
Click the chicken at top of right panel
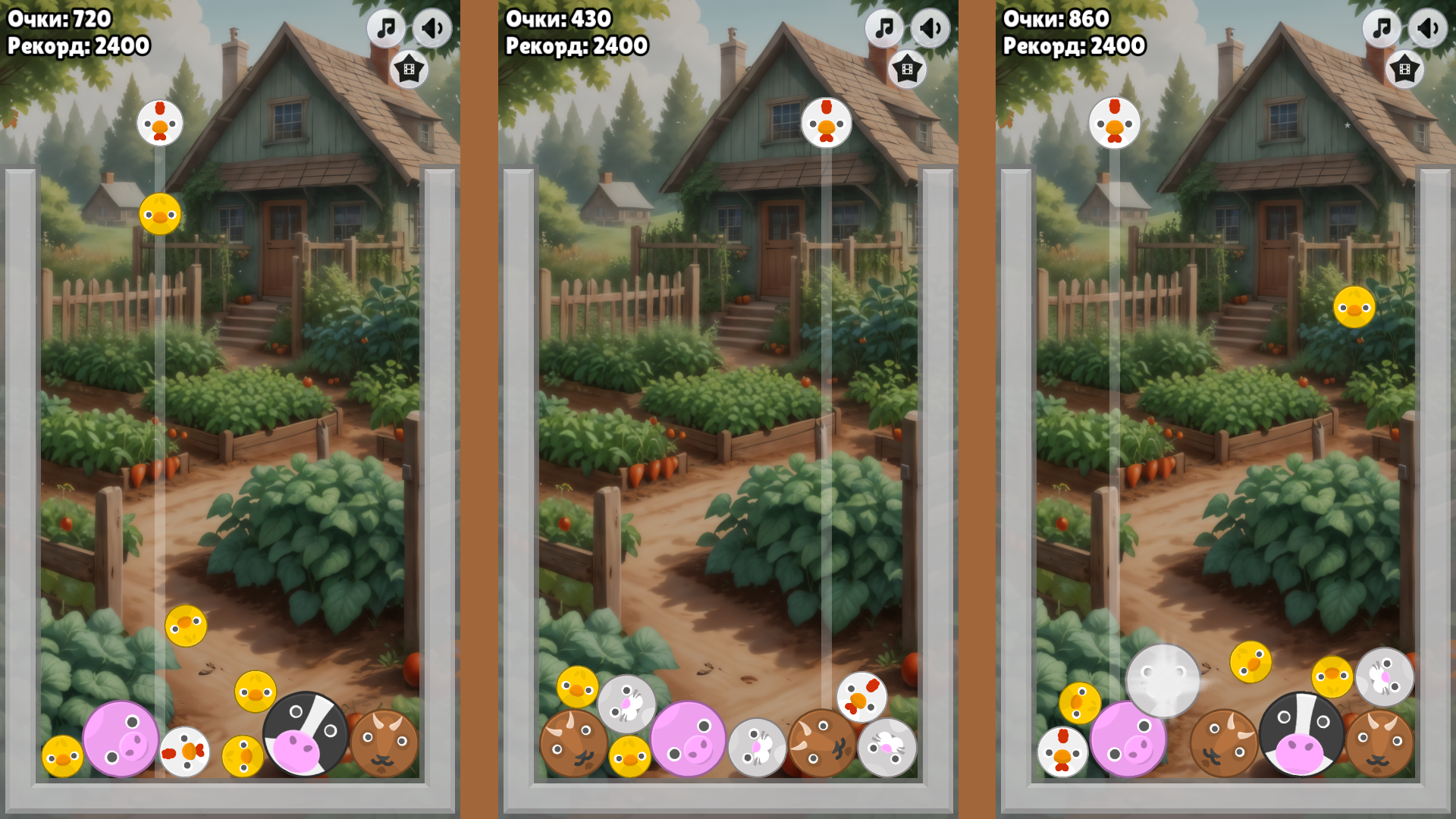tap(1113, 123)
